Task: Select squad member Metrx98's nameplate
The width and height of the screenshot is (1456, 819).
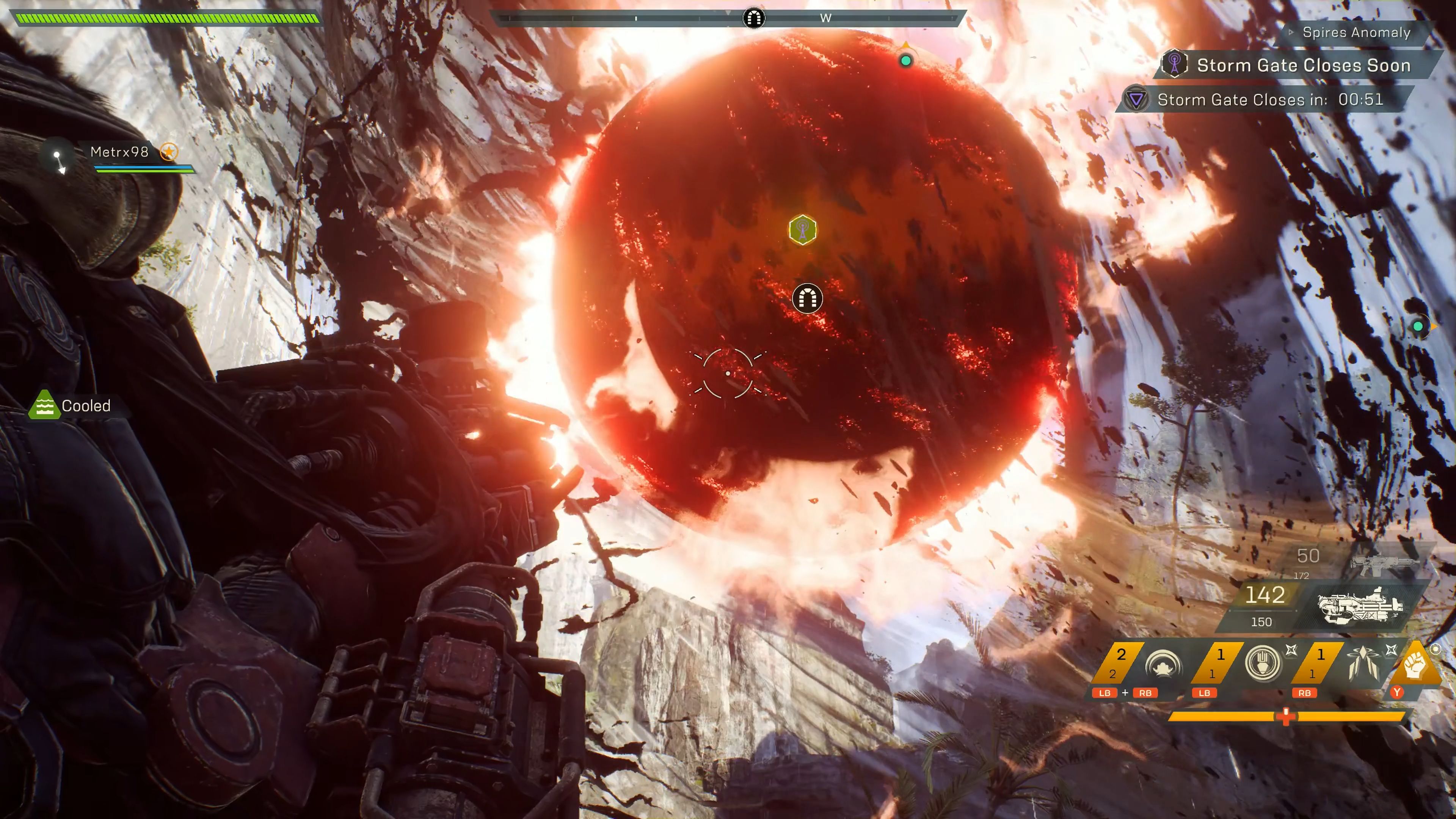Action: click(120, 152)
